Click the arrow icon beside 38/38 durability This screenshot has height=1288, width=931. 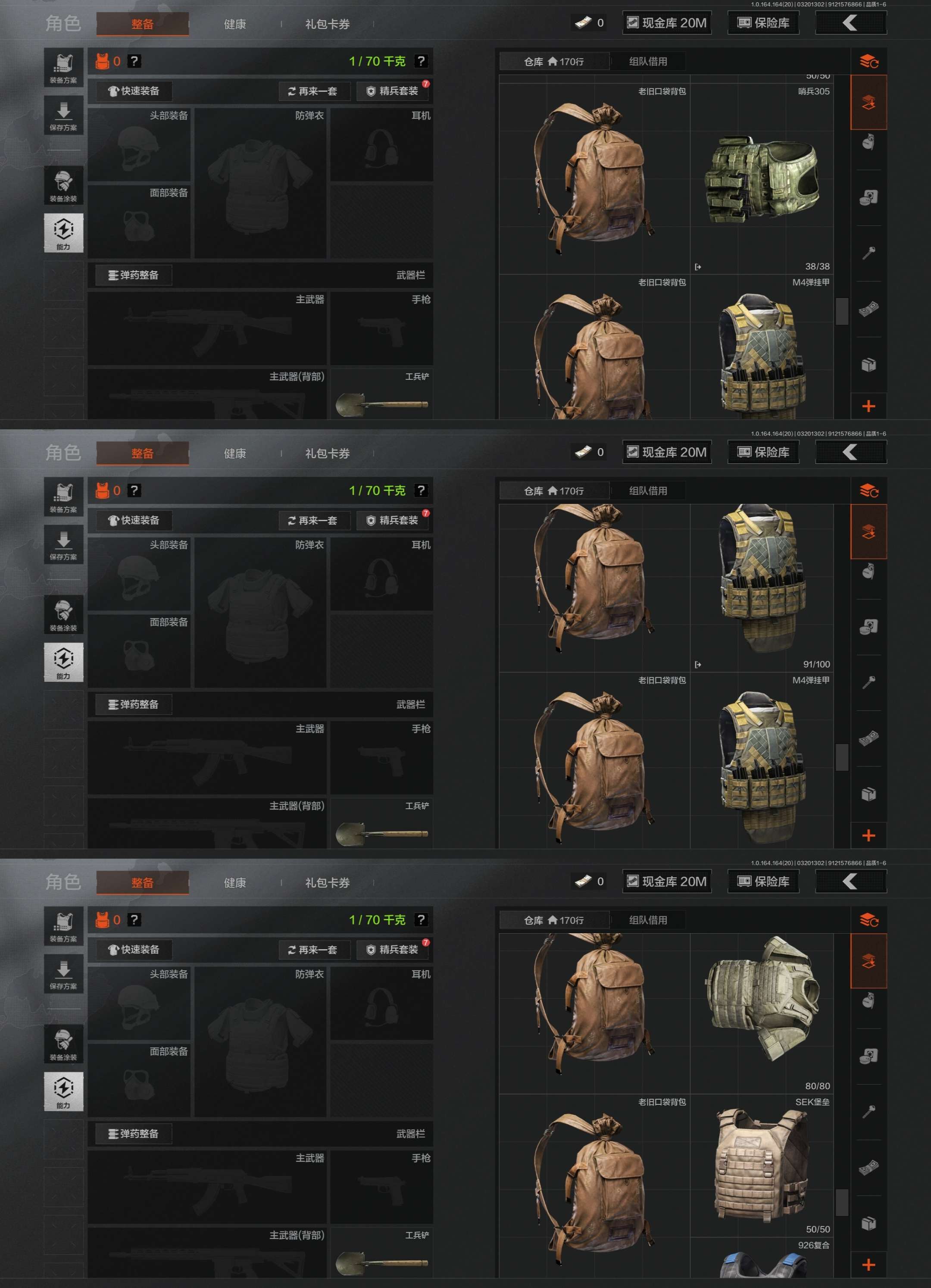(x=698, y=267)
